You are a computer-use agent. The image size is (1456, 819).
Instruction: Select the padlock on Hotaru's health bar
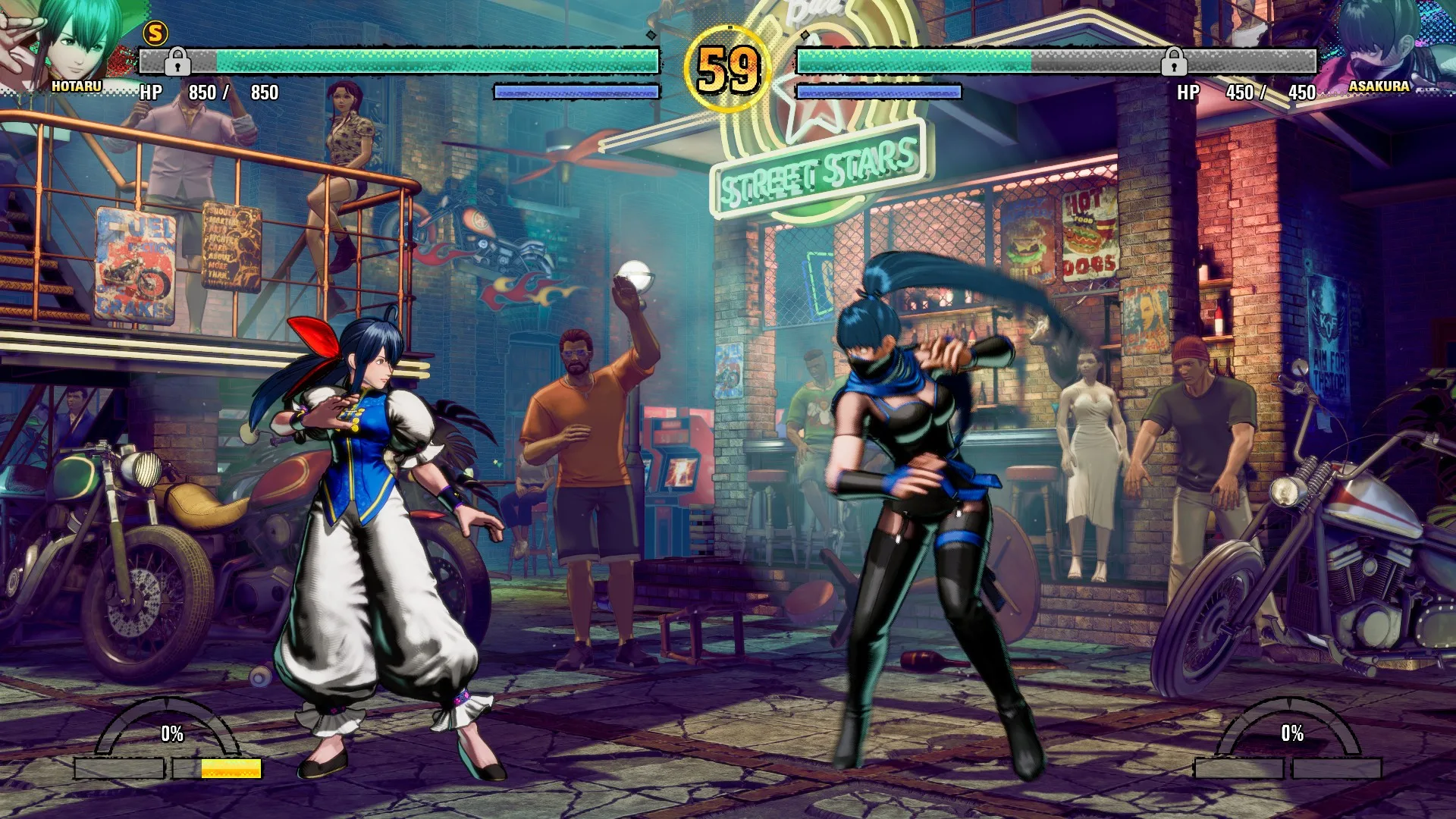(177, 61)
